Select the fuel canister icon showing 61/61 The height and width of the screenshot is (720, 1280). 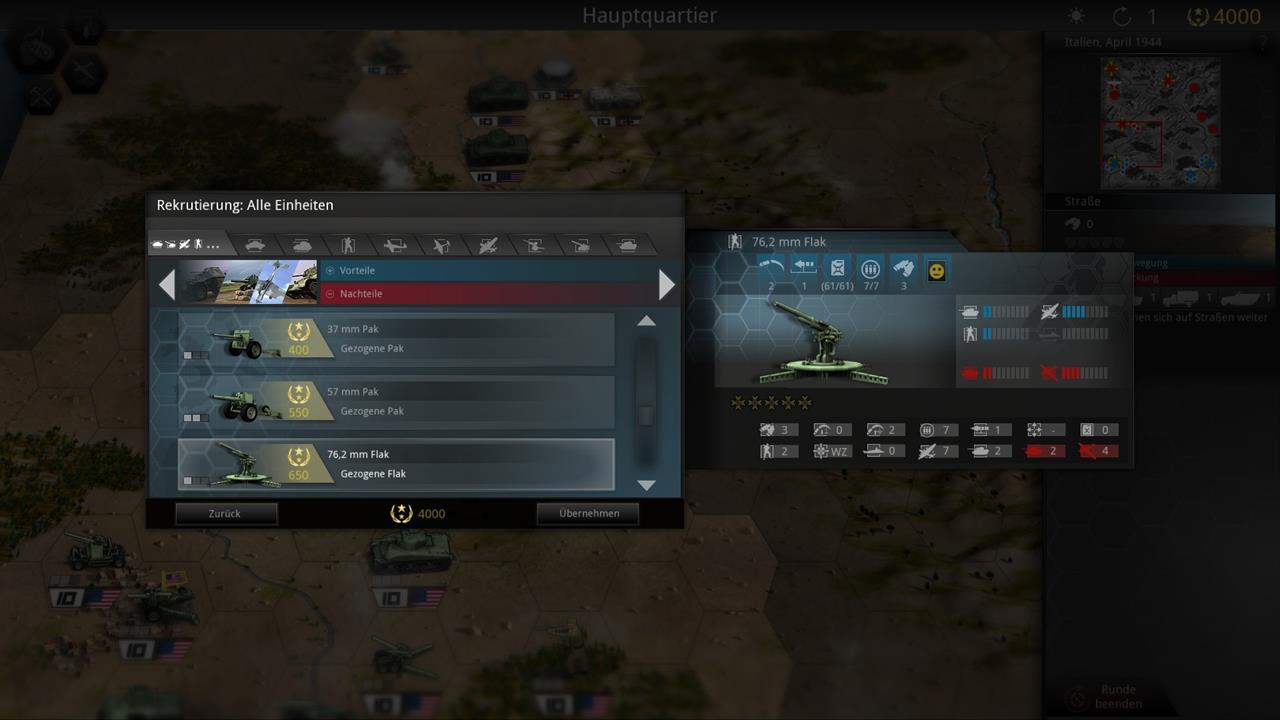coord(837,266)
